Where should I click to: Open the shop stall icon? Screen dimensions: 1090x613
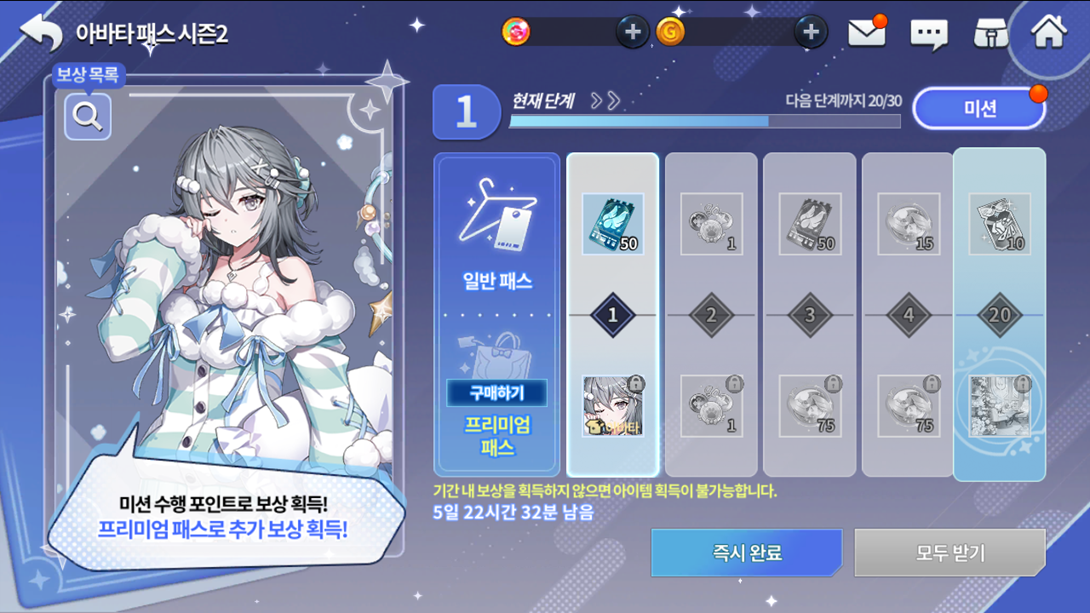tap(990, 34)
